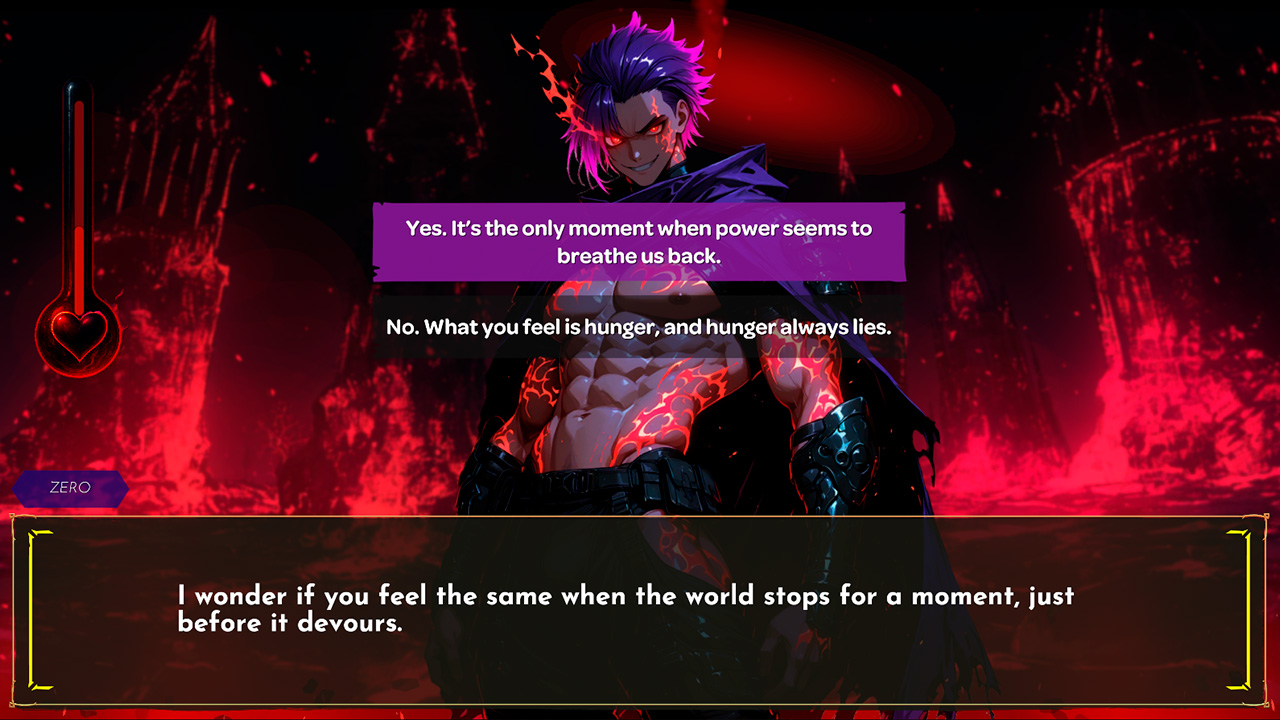The height and width of the screenshot is (720, 1280).
Task: Click the orange border of the dialogue frame
Action: click(x=640, y=519)
